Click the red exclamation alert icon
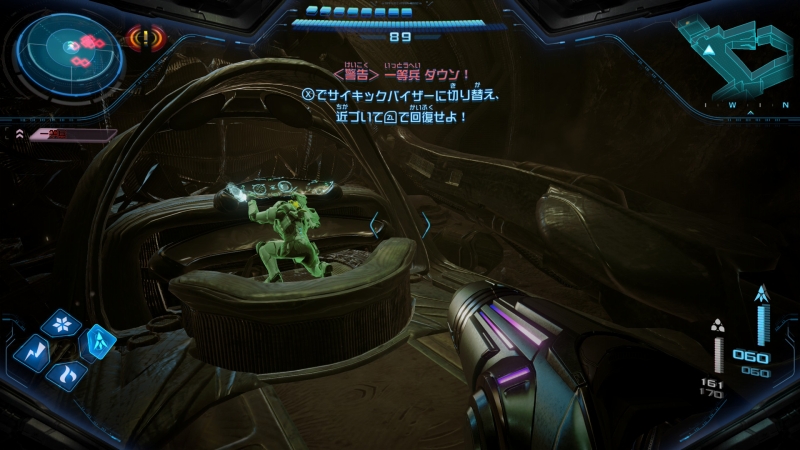This screenshot has width=800, height=450. pyautogui.click(x=147, y=39)
